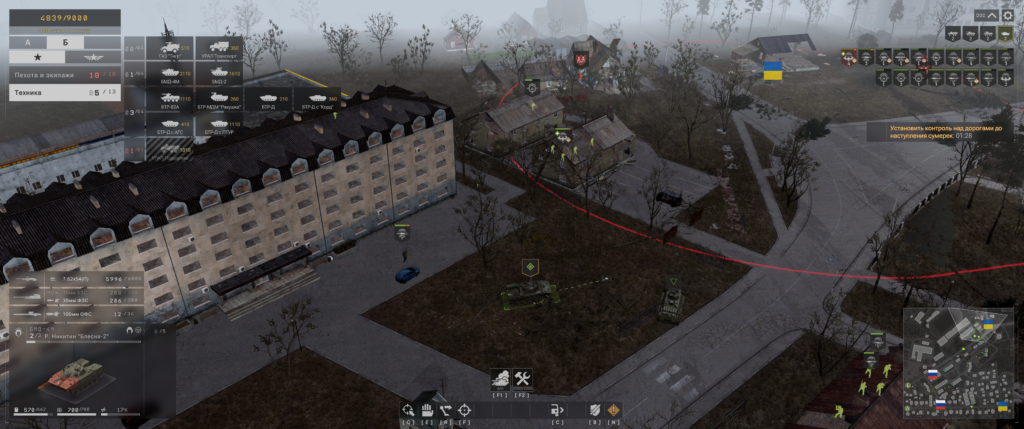The height and width of the screenshot is (429, 1024).
Task: Select the hold-position hand command
Action: pyautogui.click(x=426, y=409)
